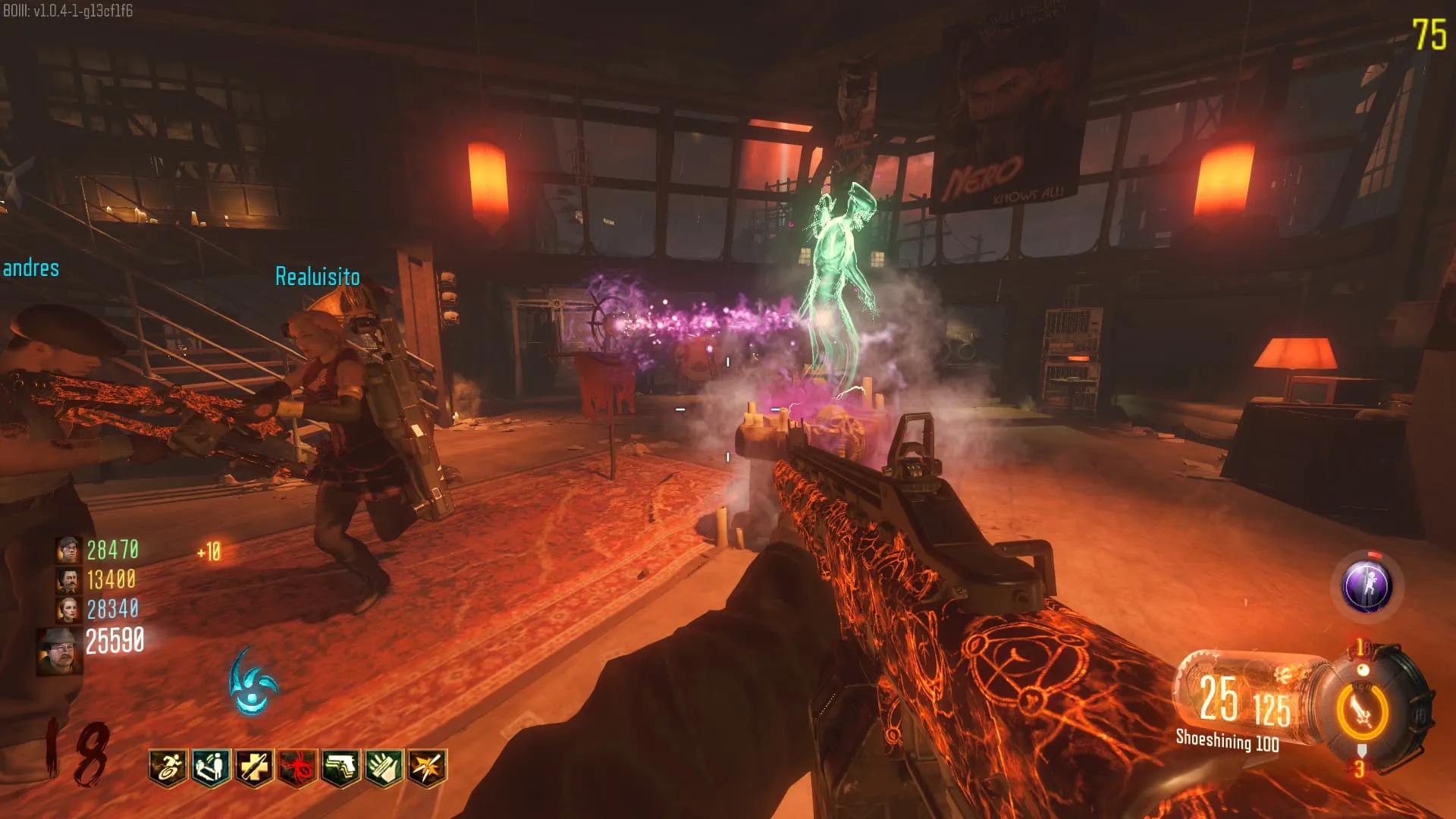Activate the red spider Widow's Wine perk
Image resolution: width=1456 pixels, height=819 pixels.
coord(298,768)
